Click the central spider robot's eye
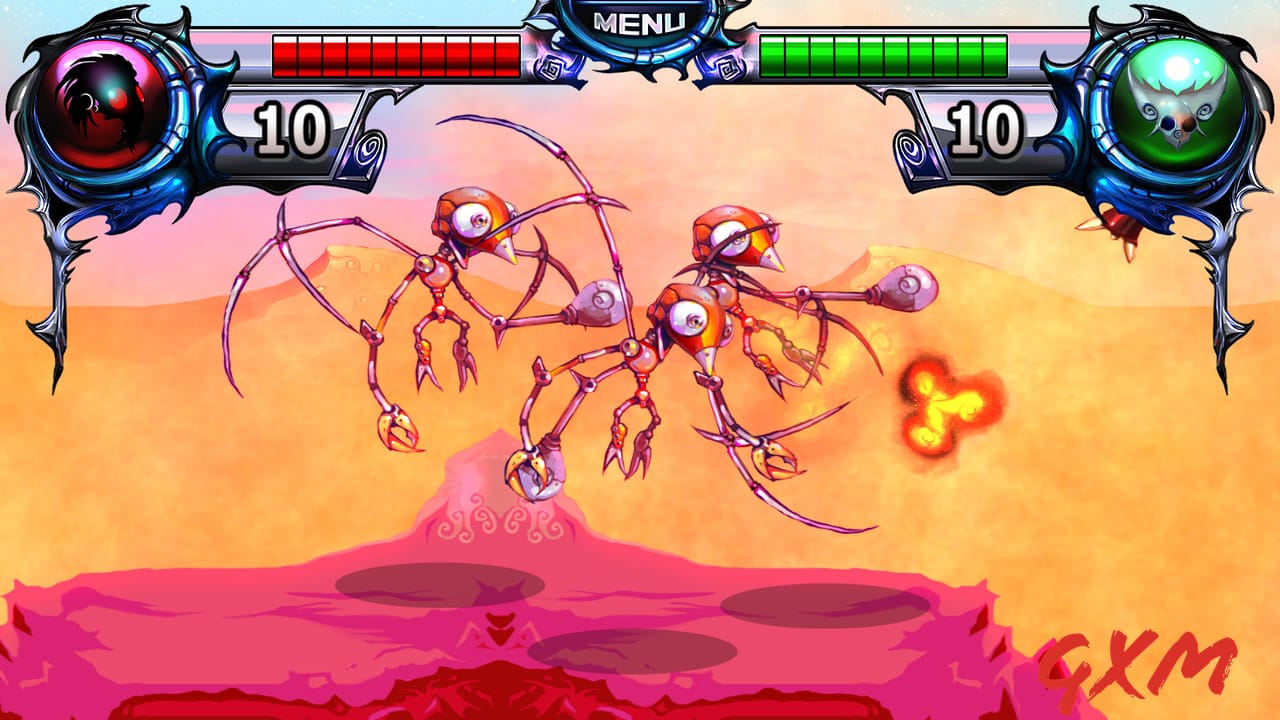The width and height of the screenshot is (1280, 720). [688, 318]
